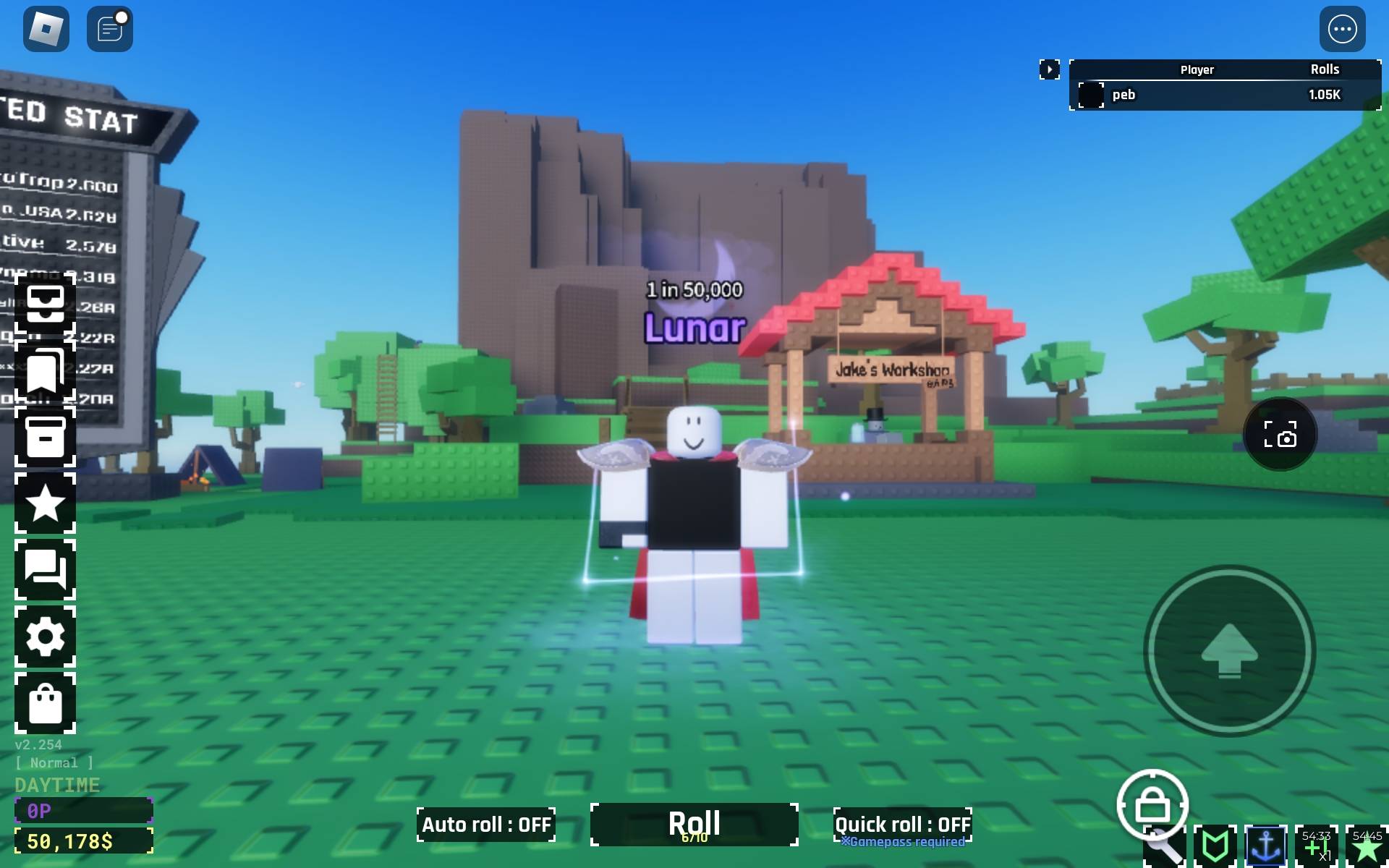Screen dimensions: 1389x868
Task: Collapse the player leaderboard with the arrow
Action: pos(1049,69)
